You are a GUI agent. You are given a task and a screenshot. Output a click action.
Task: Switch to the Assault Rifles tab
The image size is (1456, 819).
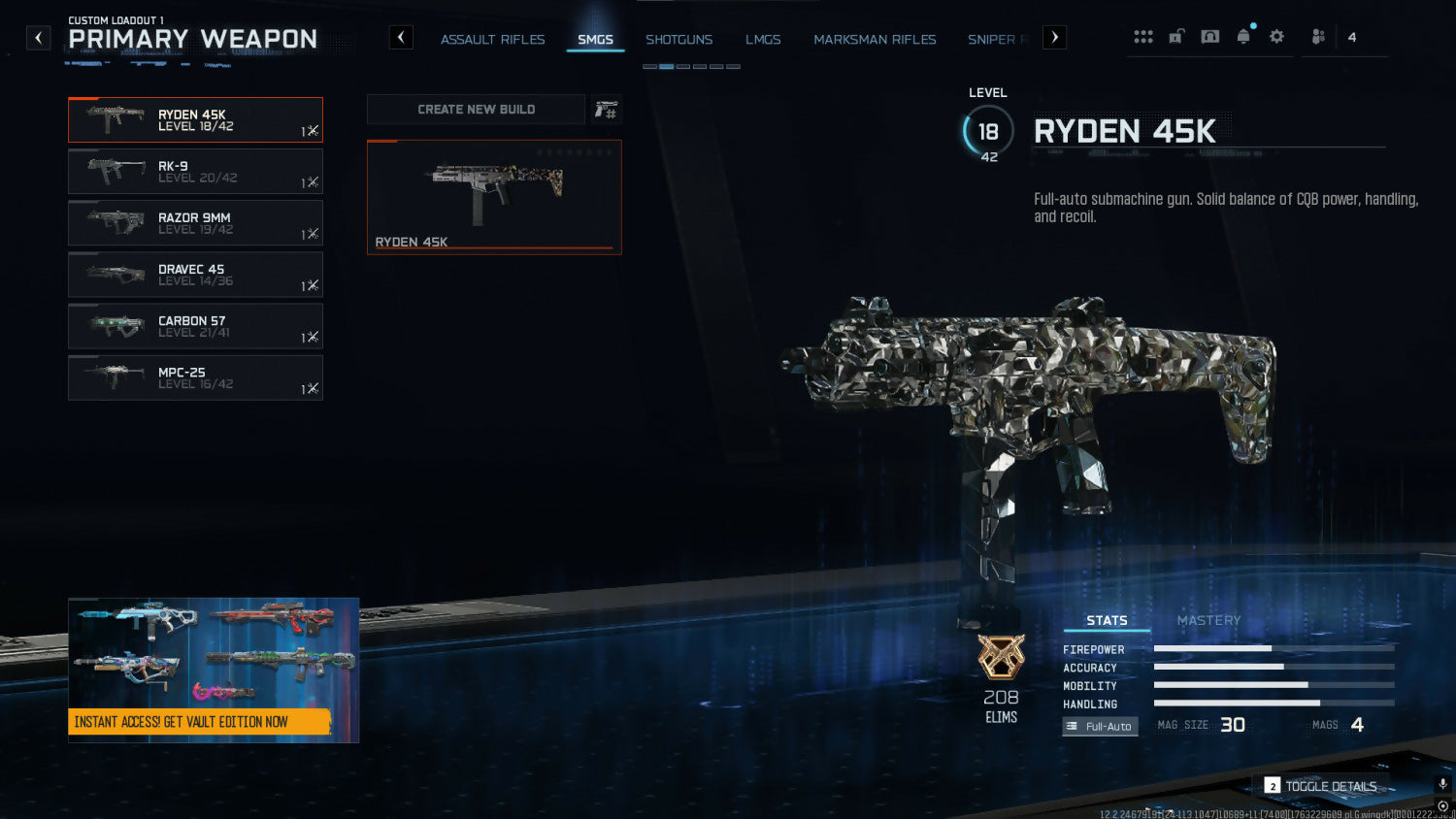click(492, 40)
